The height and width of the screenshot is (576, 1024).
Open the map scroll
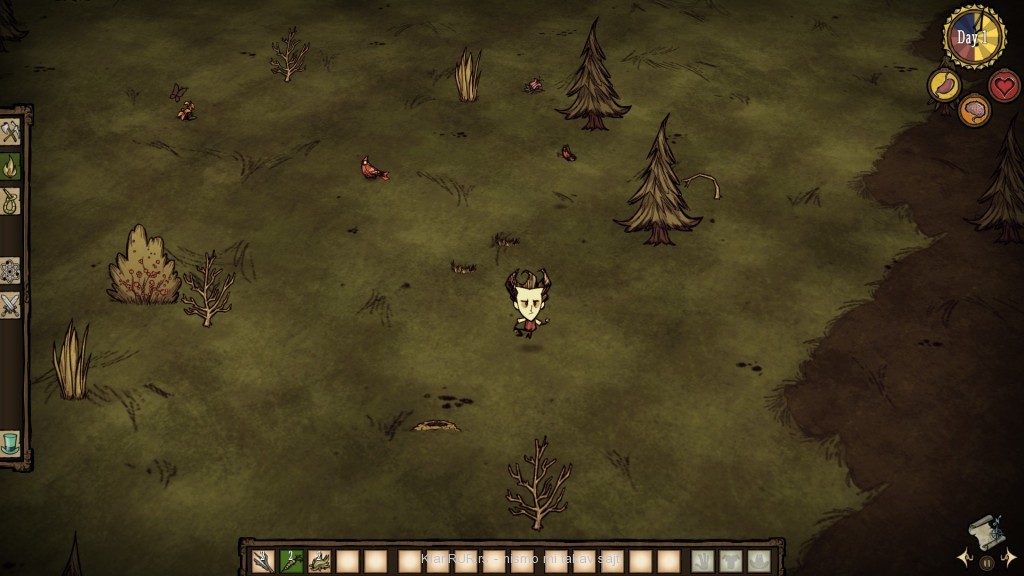[x=985, y=533]
